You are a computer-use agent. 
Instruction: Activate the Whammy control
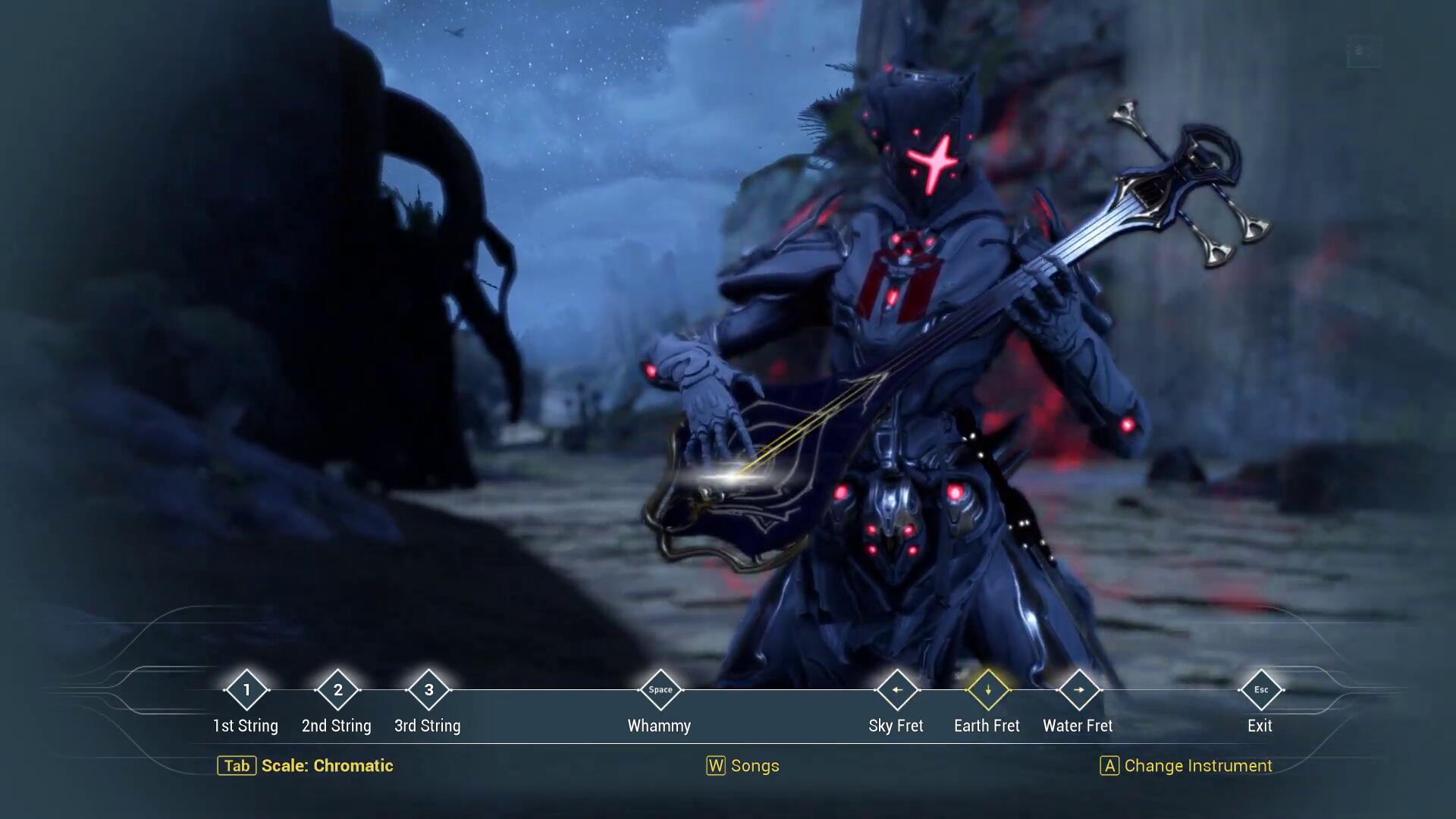point(660,690)
